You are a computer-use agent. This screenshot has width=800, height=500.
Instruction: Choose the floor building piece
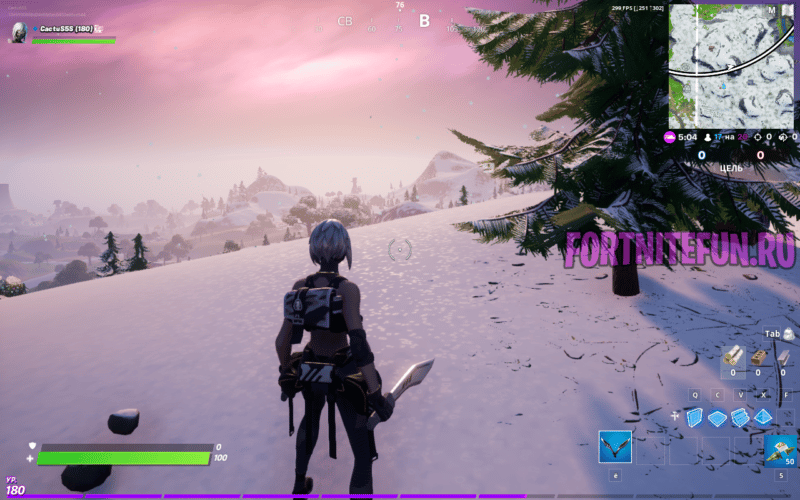(719, 418)
